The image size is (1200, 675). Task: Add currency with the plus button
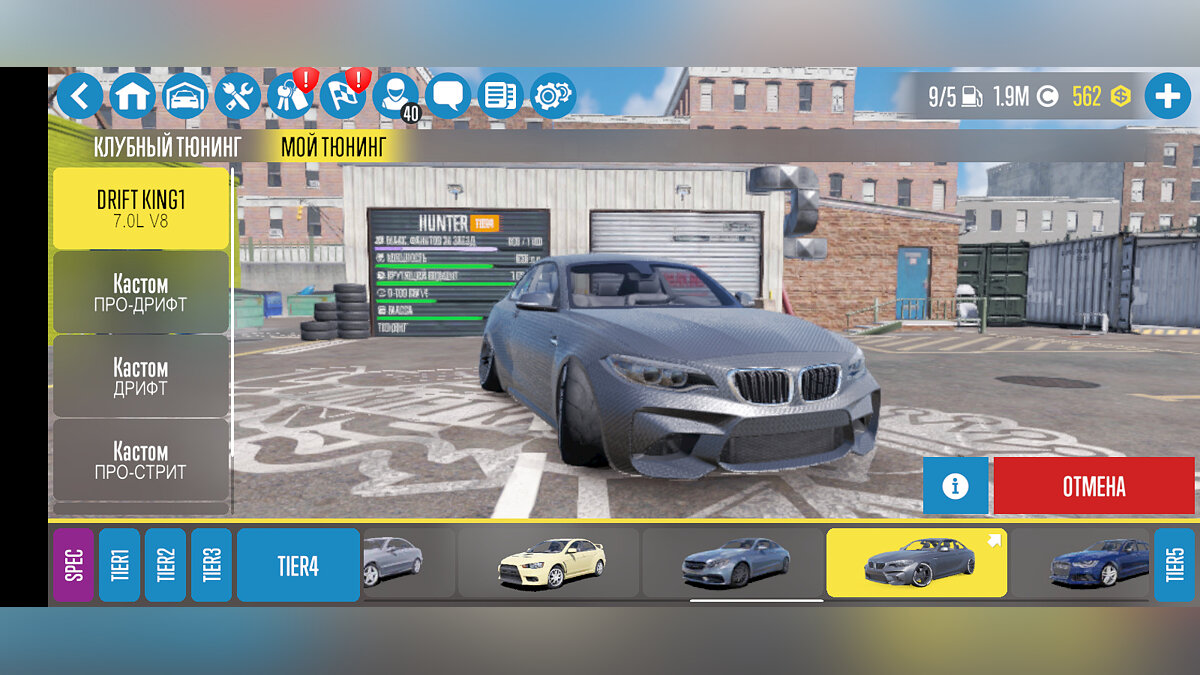[x=1167, y=97]
